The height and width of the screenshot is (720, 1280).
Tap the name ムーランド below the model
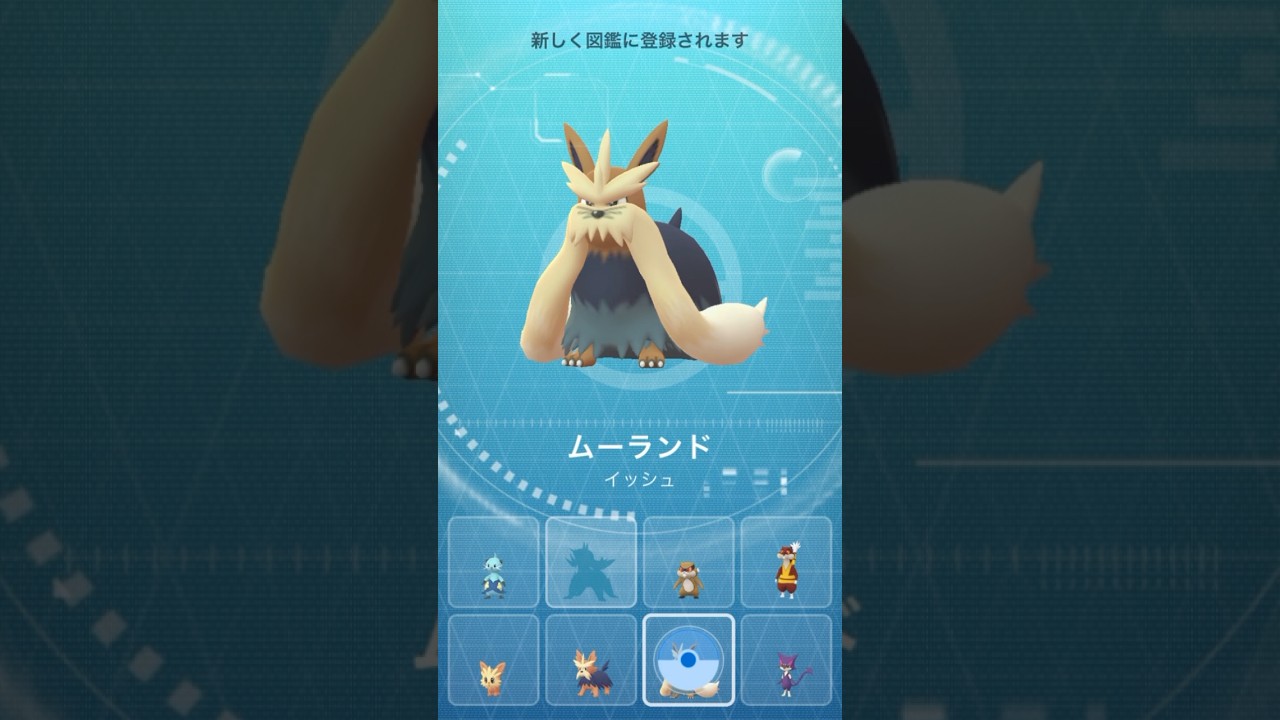coord(640,449)
